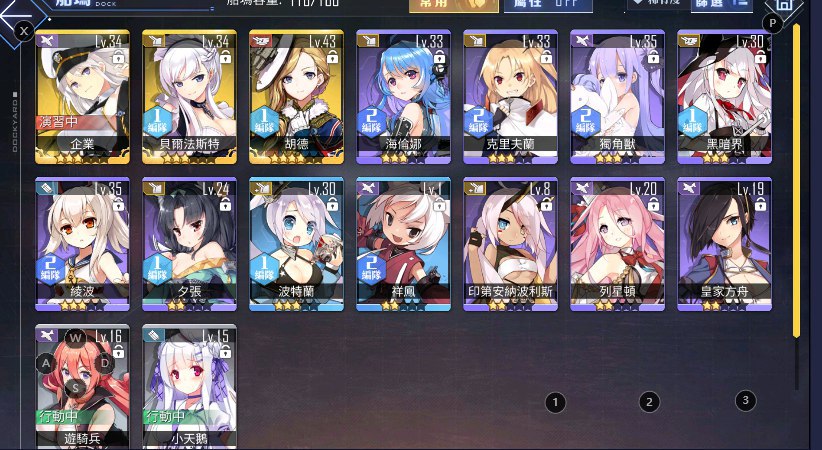Show the 常用 favorite ships

coord(453,5)
